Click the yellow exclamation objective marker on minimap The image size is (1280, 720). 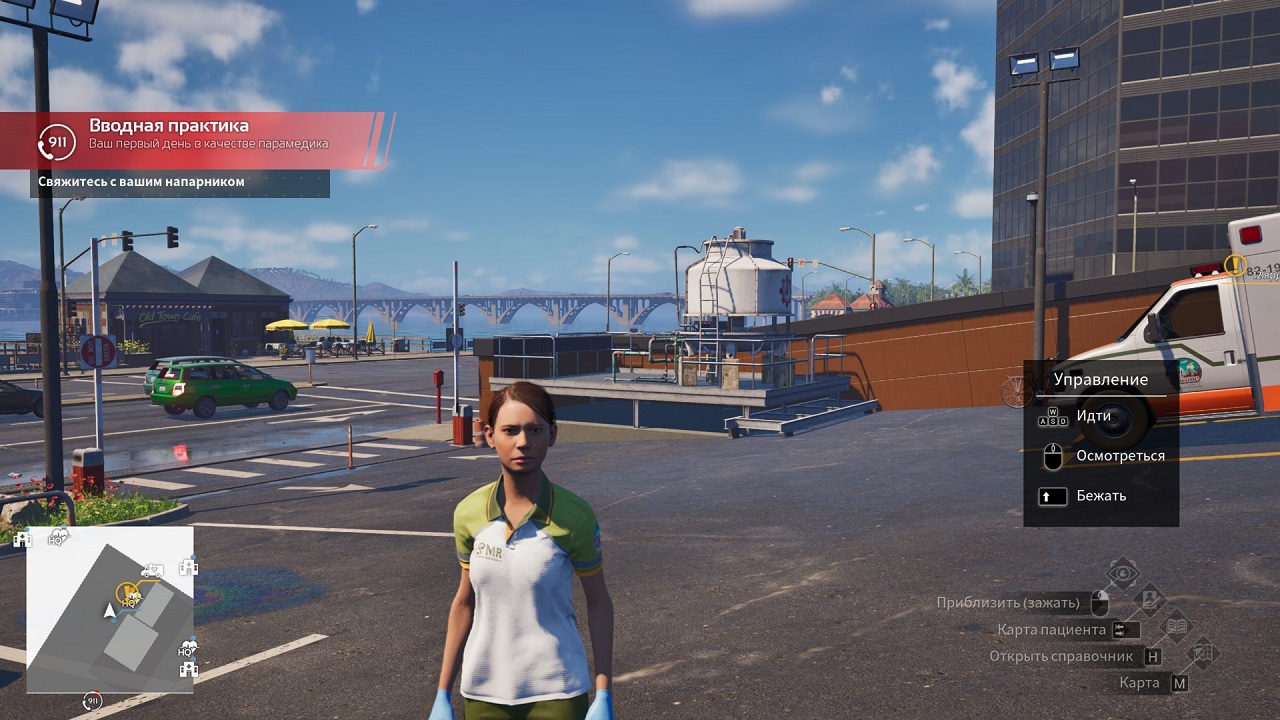127,592
